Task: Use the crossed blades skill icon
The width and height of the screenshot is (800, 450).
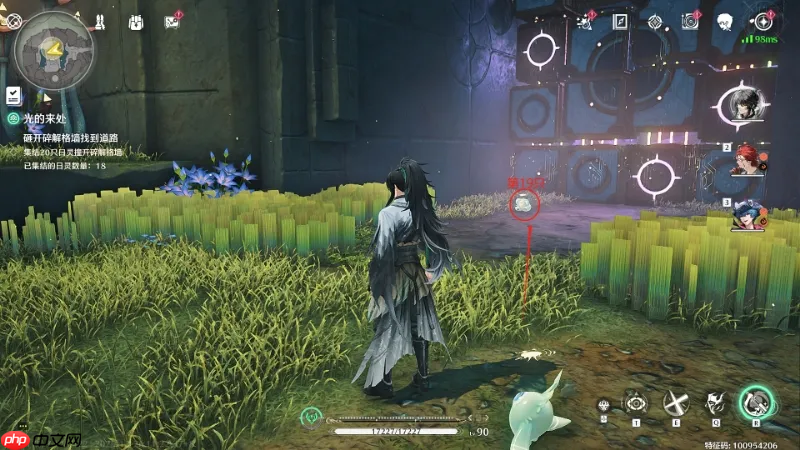Action: point(676,403)
